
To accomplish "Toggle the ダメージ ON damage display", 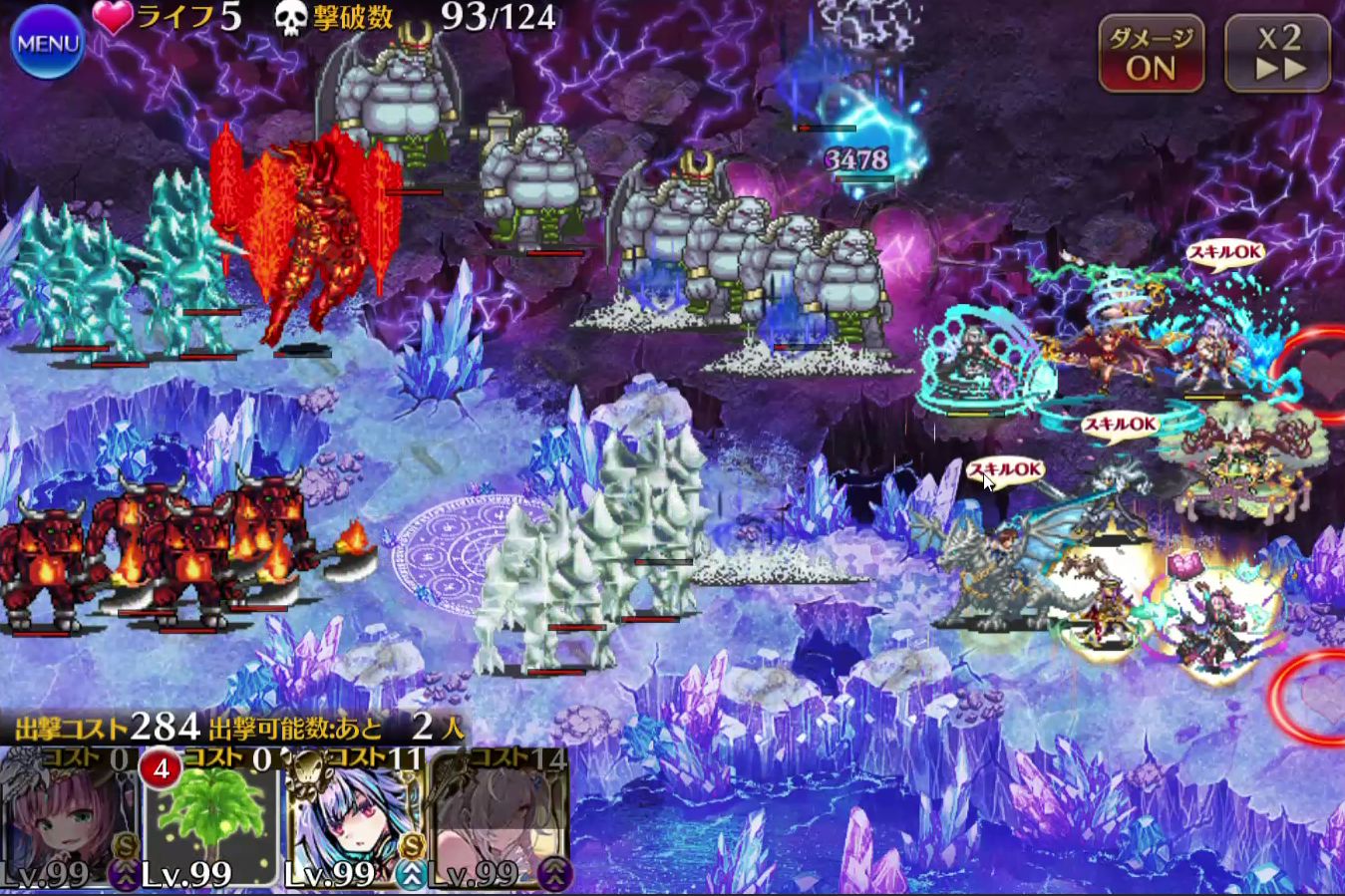I will (x=1151, y=54).
